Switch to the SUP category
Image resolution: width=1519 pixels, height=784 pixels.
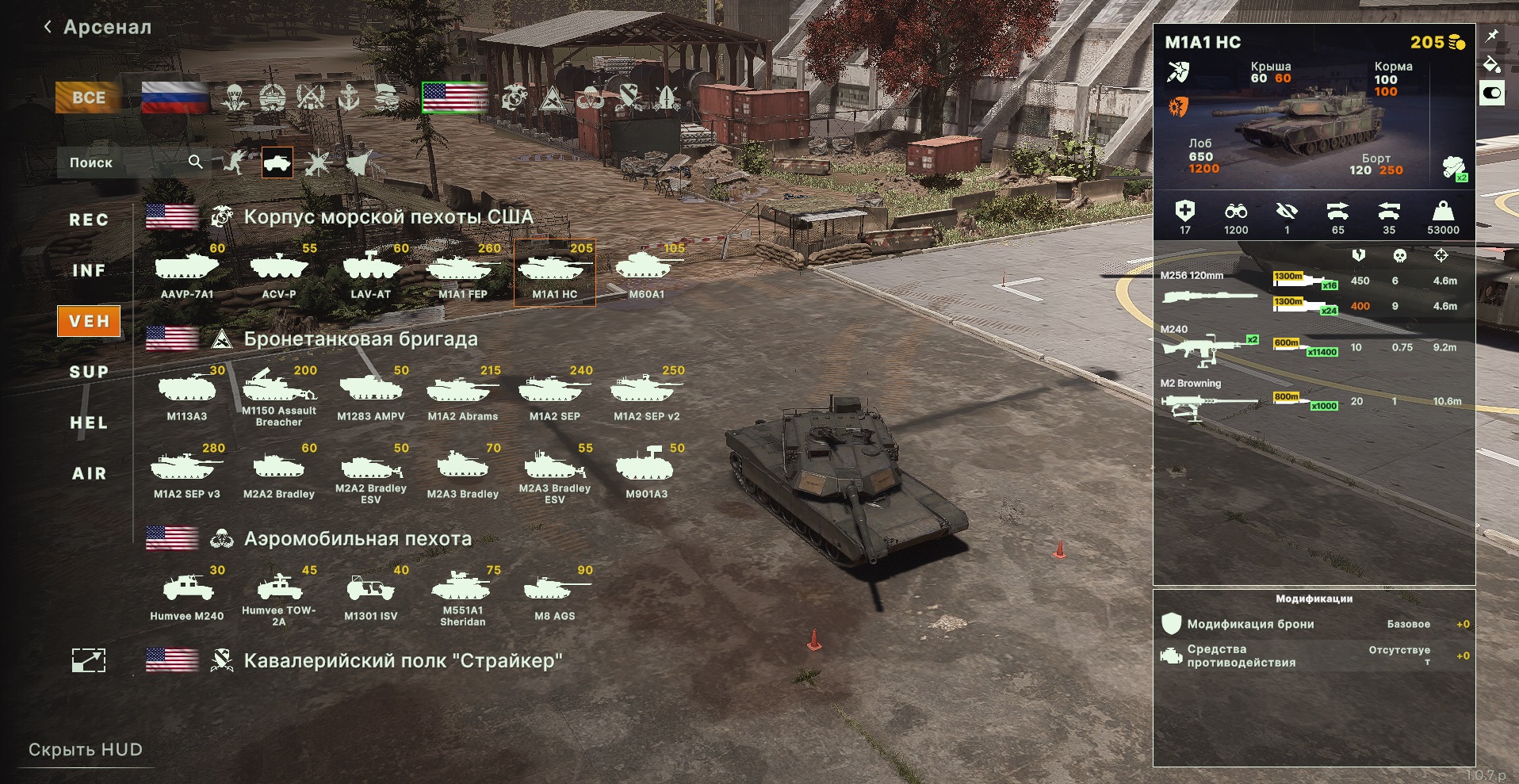pos(89,372)
